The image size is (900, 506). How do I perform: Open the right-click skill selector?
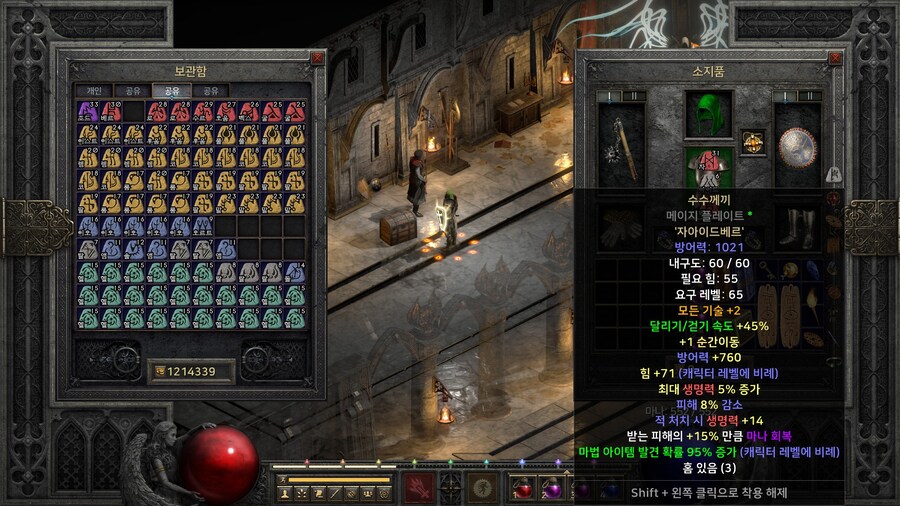point(486,487)
